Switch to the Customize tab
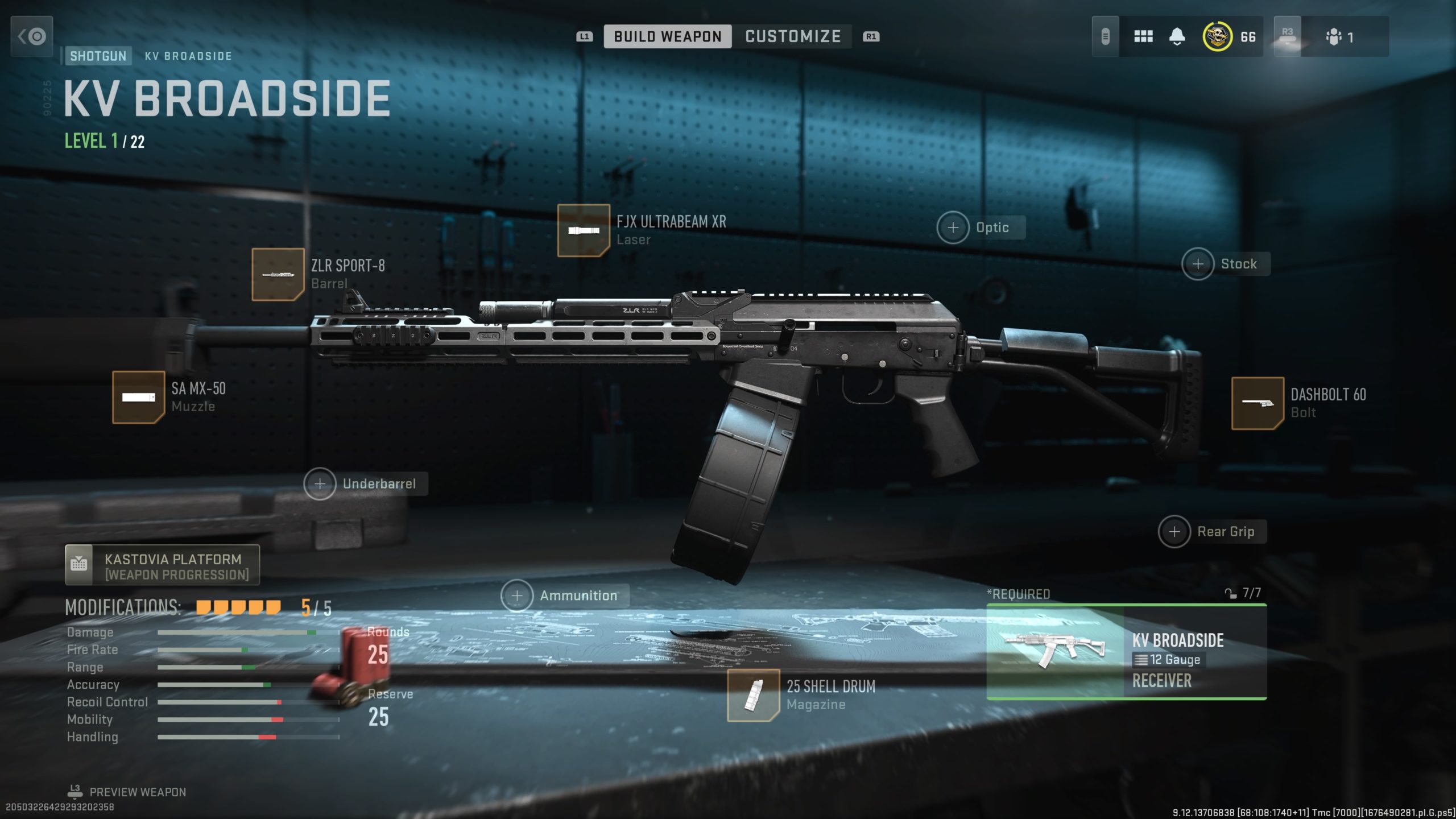1456x819 pixels. tap(792, 36)
